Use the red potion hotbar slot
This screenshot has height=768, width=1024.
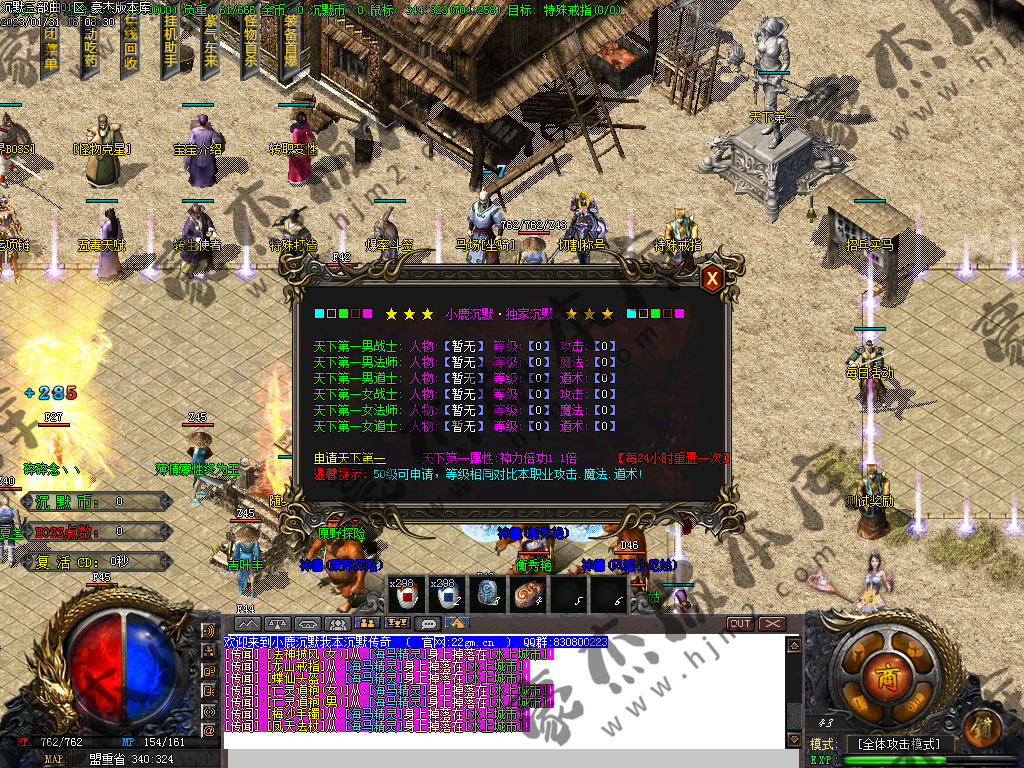[x=407, y=595]
